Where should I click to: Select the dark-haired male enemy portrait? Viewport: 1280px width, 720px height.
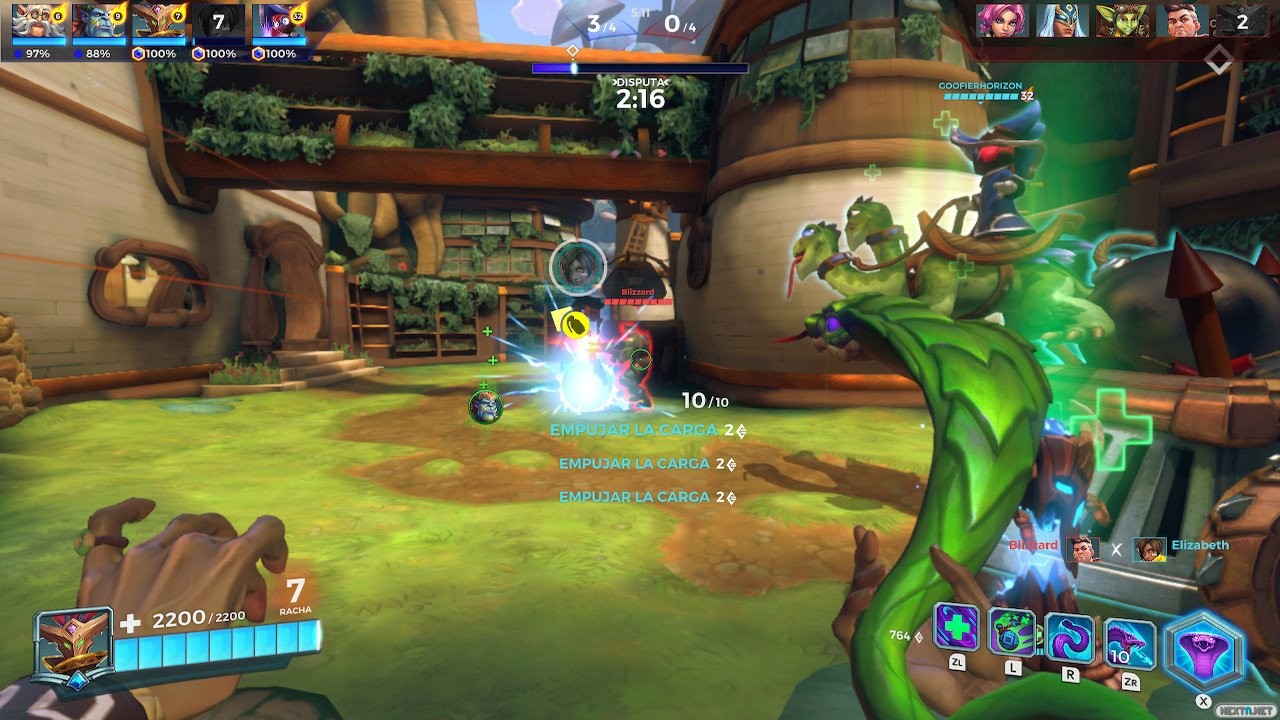1181,20
